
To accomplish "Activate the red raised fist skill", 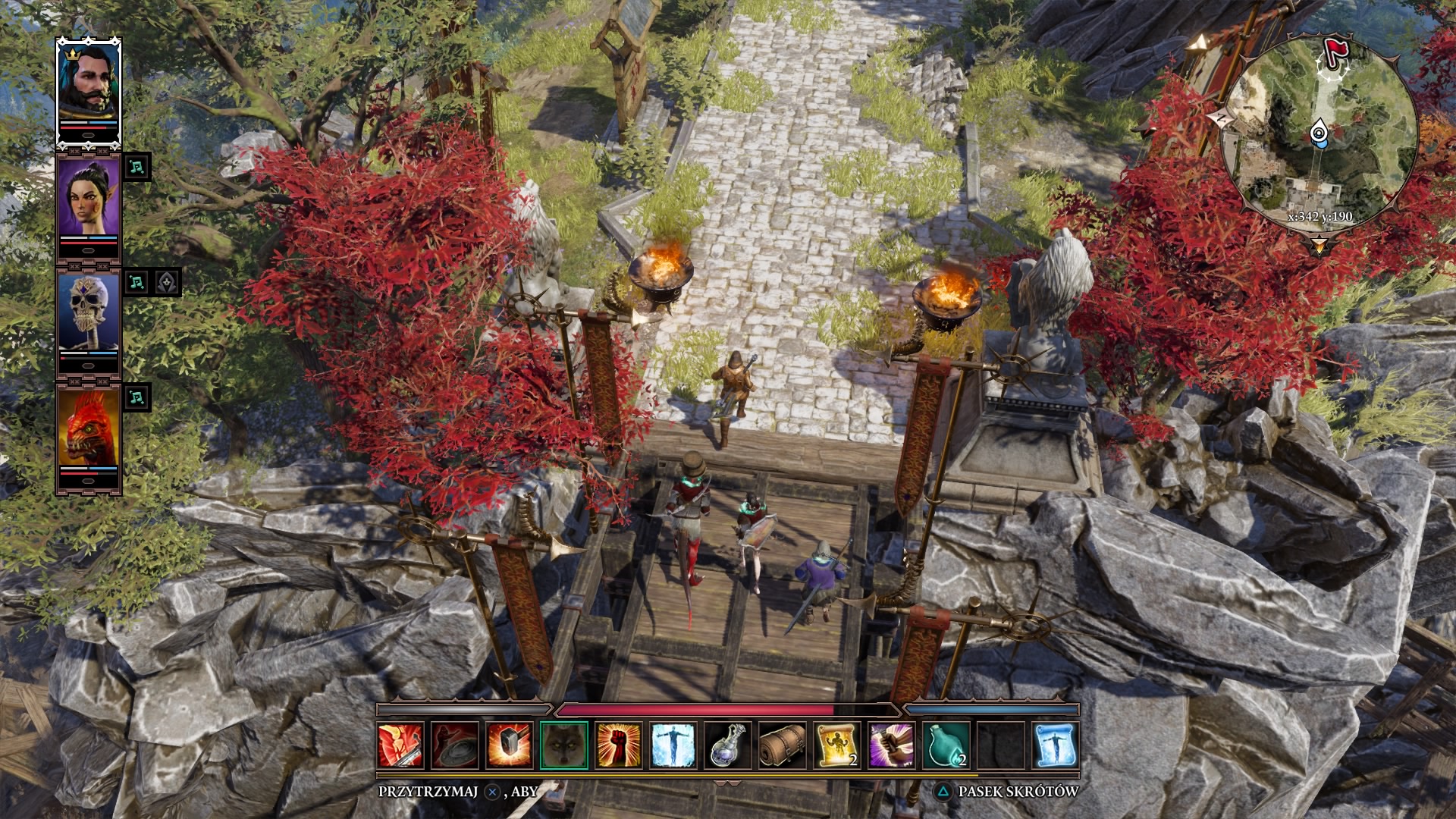I will point(618,745).
